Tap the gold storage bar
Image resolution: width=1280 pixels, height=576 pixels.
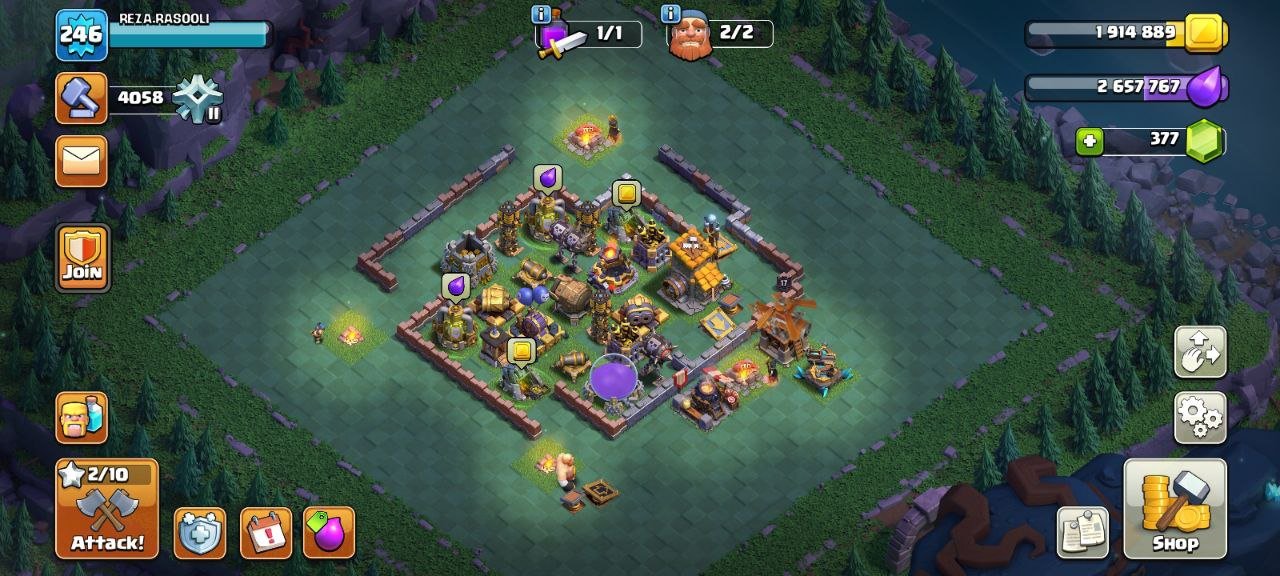(1125, 33)
